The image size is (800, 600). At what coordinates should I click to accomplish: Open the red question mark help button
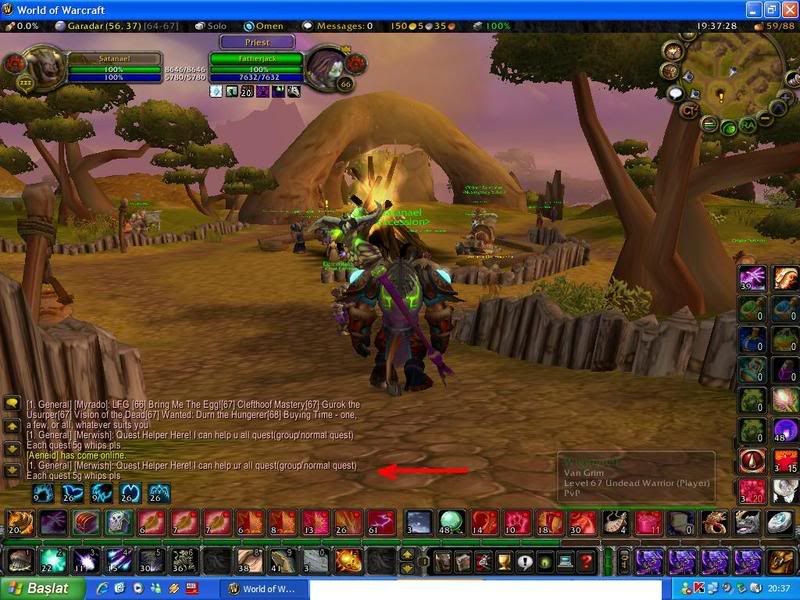coord(586,560)
